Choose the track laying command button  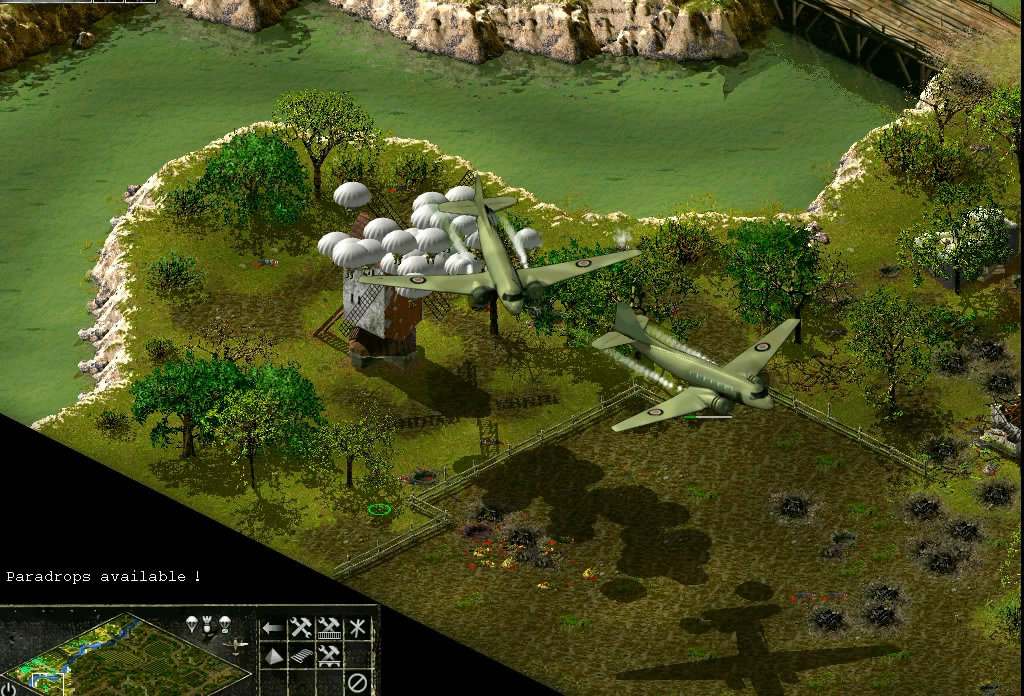[x=301, y=656]
